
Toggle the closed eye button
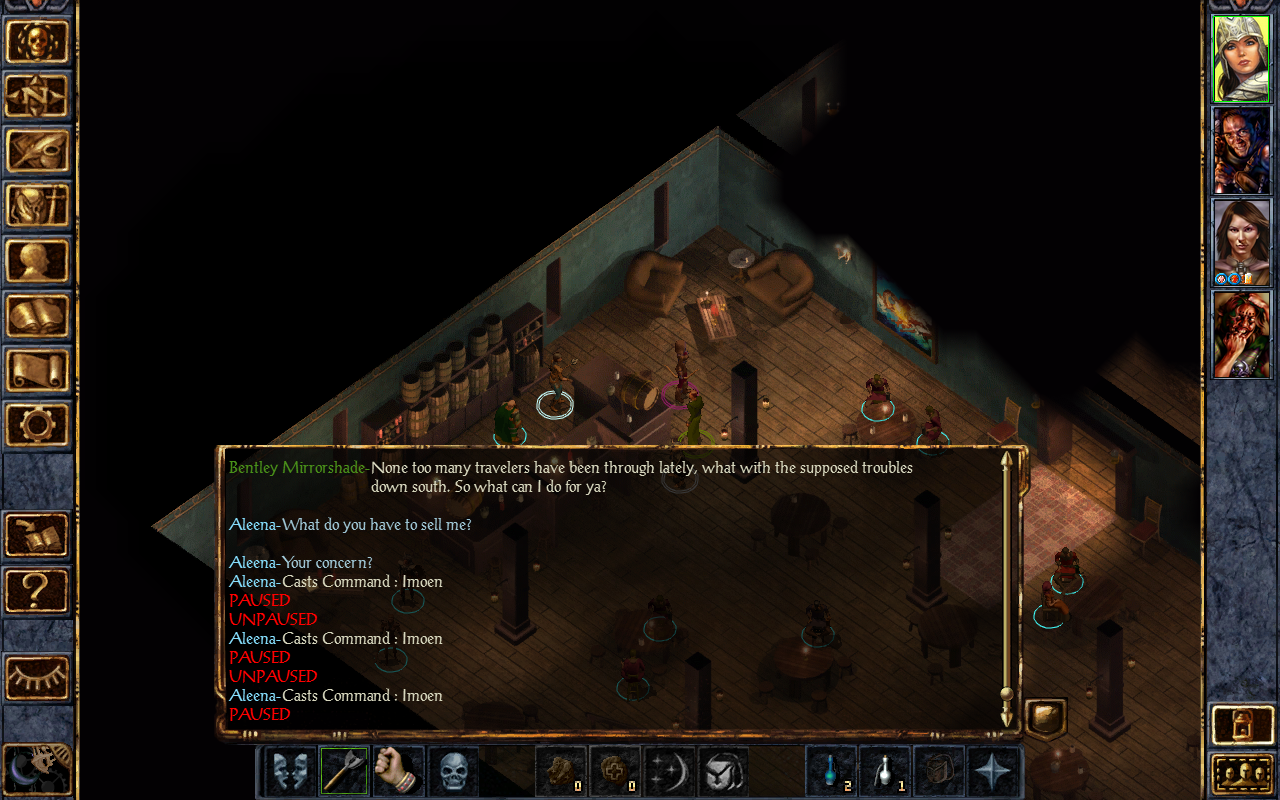tap(38, 678)
